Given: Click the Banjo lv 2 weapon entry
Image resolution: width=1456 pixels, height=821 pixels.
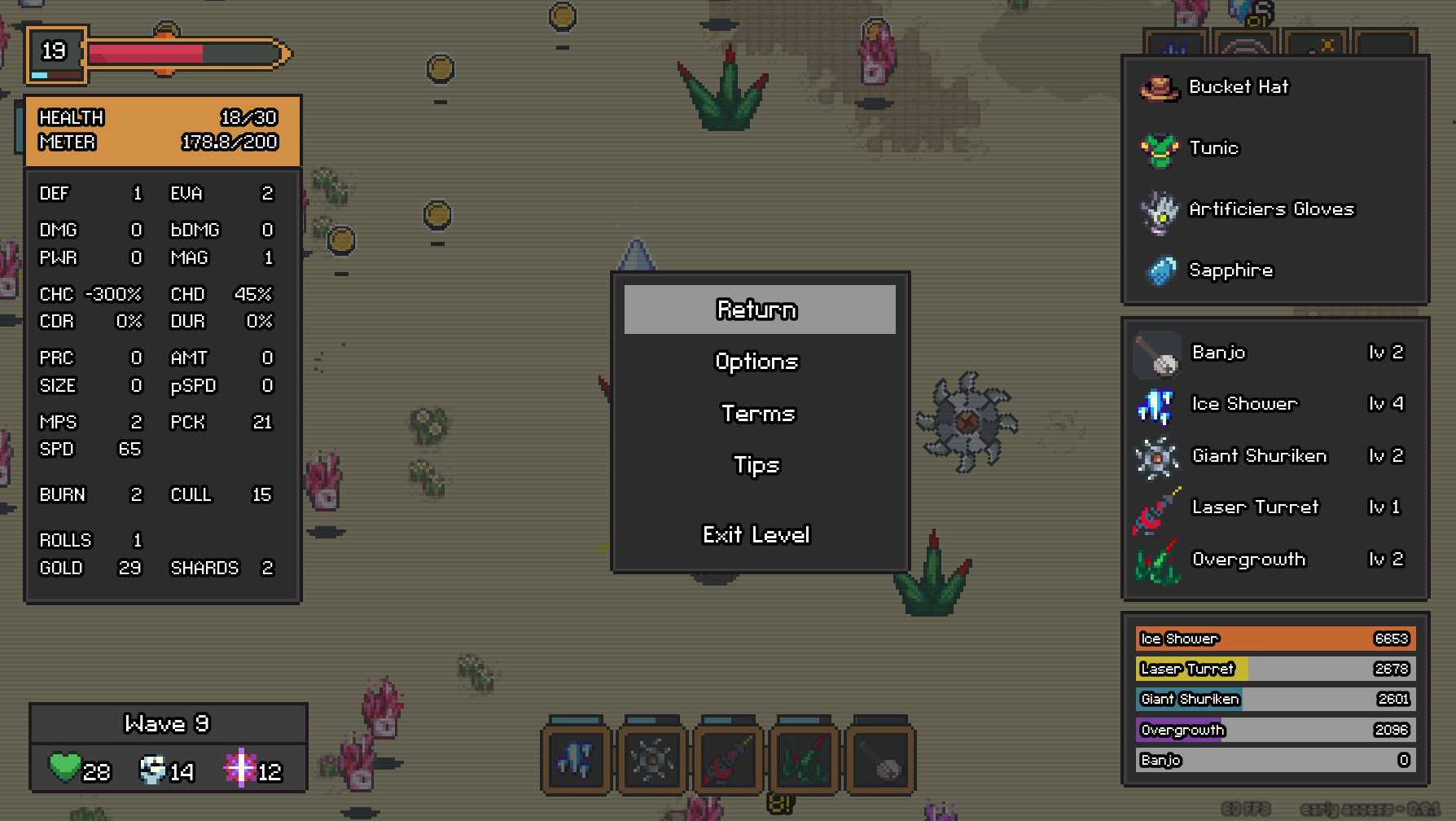Looking at the screenshot, I should (x=1270, y=353).
